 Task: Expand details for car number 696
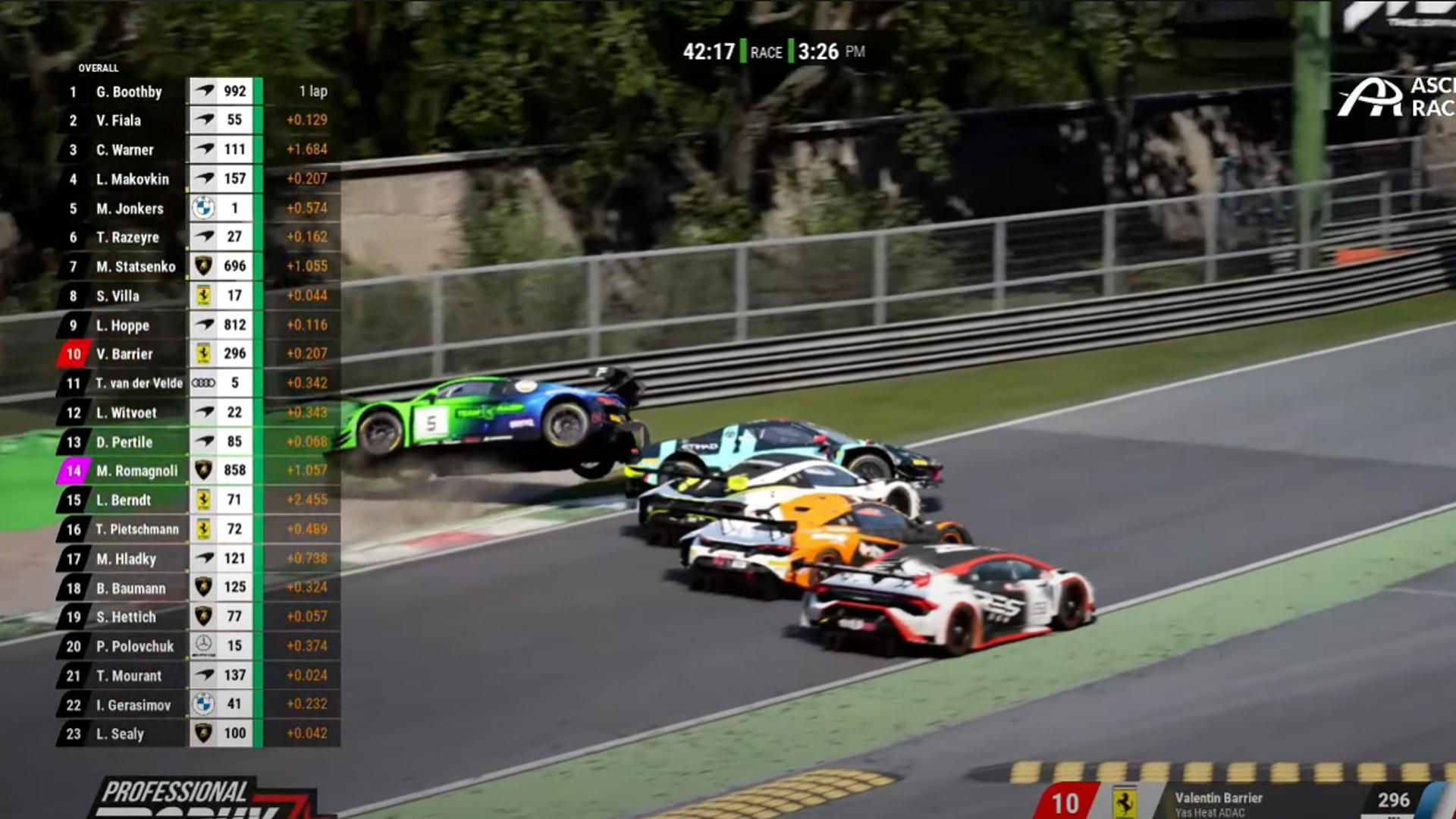coord(234,266)
